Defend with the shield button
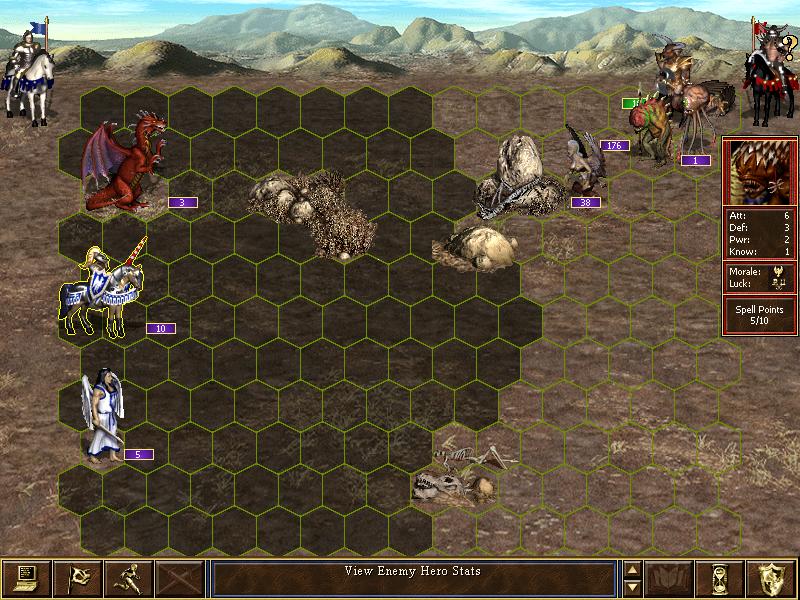 [x=771, y=578]
